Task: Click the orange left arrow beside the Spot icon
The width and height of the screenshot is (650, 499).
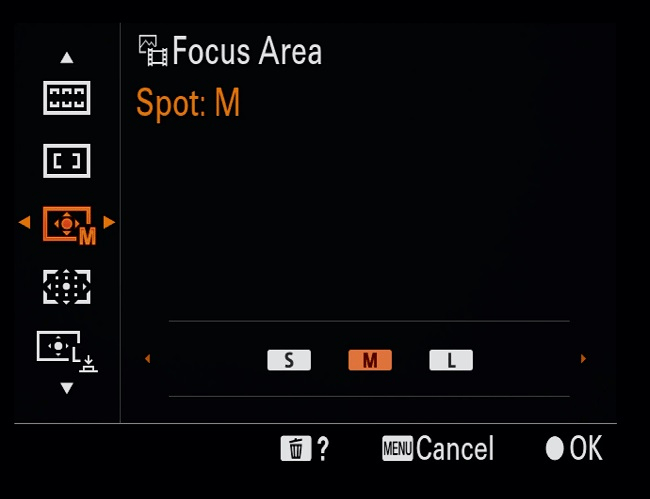Action: tap(25, 222)
